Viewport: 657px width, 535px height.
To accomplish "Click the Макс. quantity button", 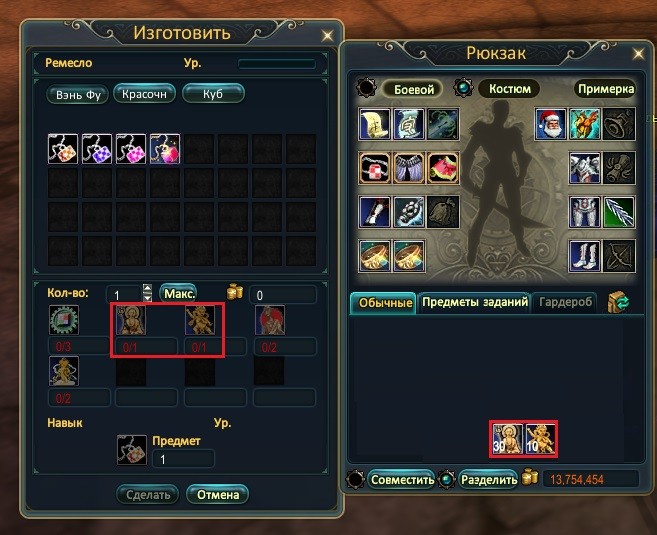I will coord(177,294).
